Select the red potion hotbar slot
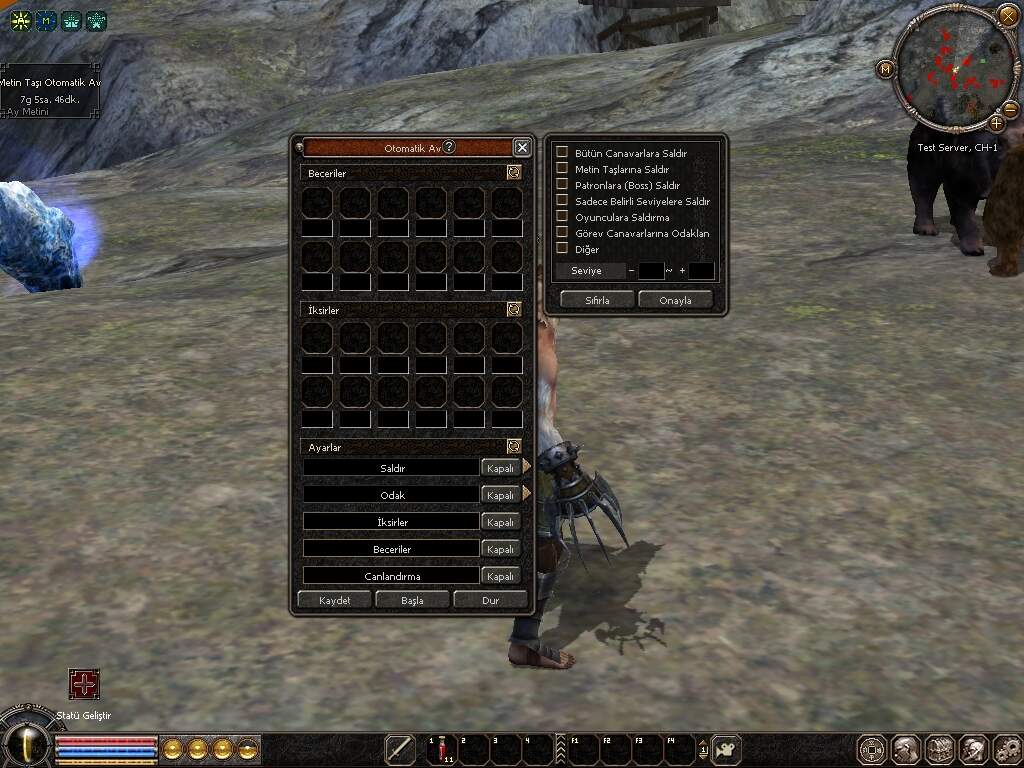Screen dimensions: 1024x768 (x=441, y=749)
